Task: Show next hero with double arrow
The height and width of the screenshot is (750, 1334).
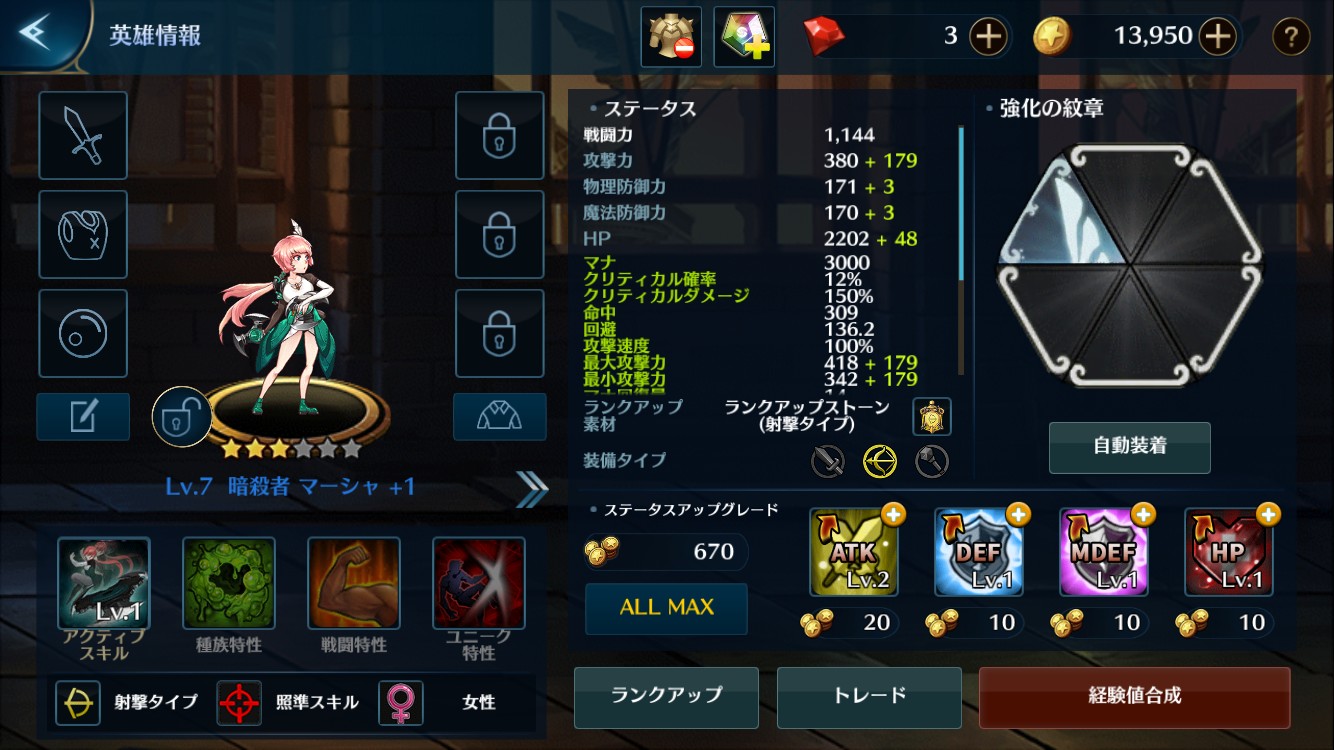Action: [532, 488]
